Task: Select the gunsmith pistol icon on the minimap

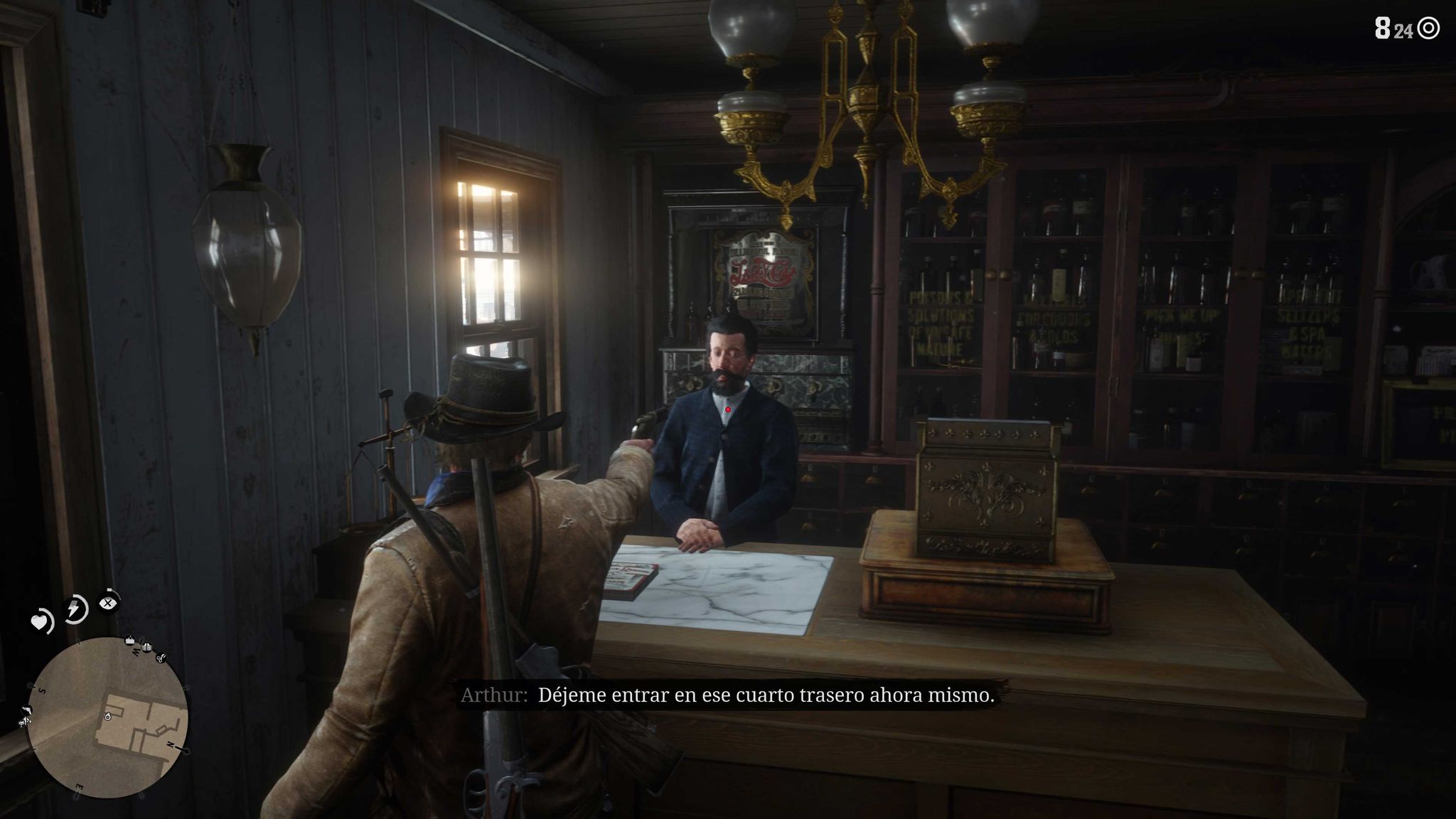Action: pos(27,711)
